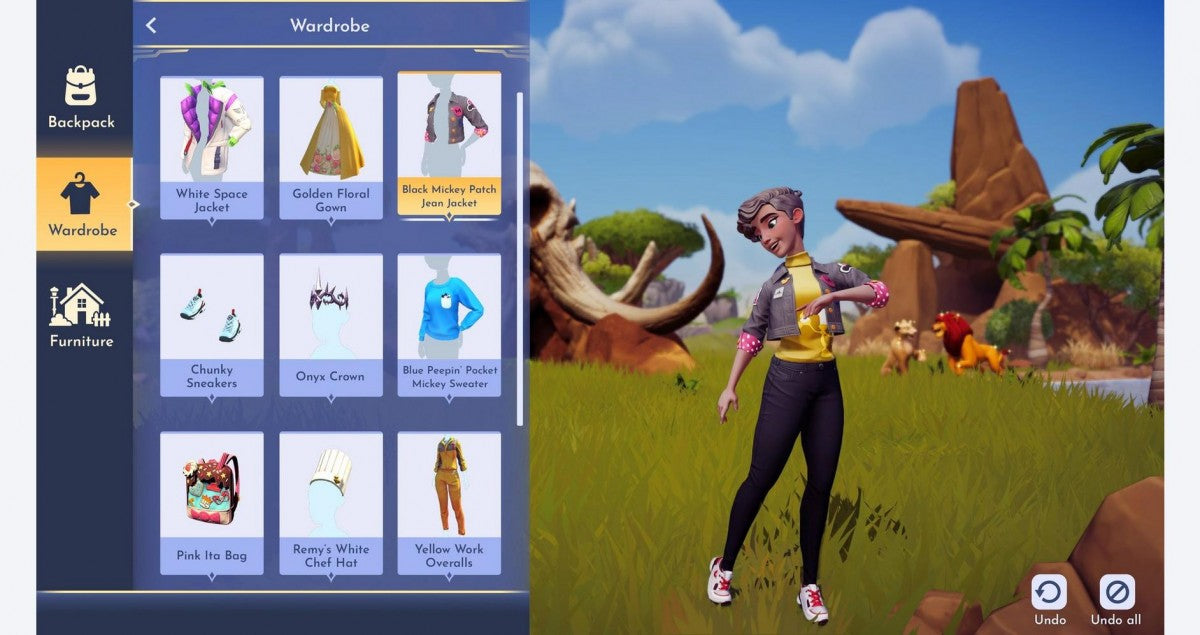
Task: Choose the Yellow Work Overalls
Action: (449, 502)
